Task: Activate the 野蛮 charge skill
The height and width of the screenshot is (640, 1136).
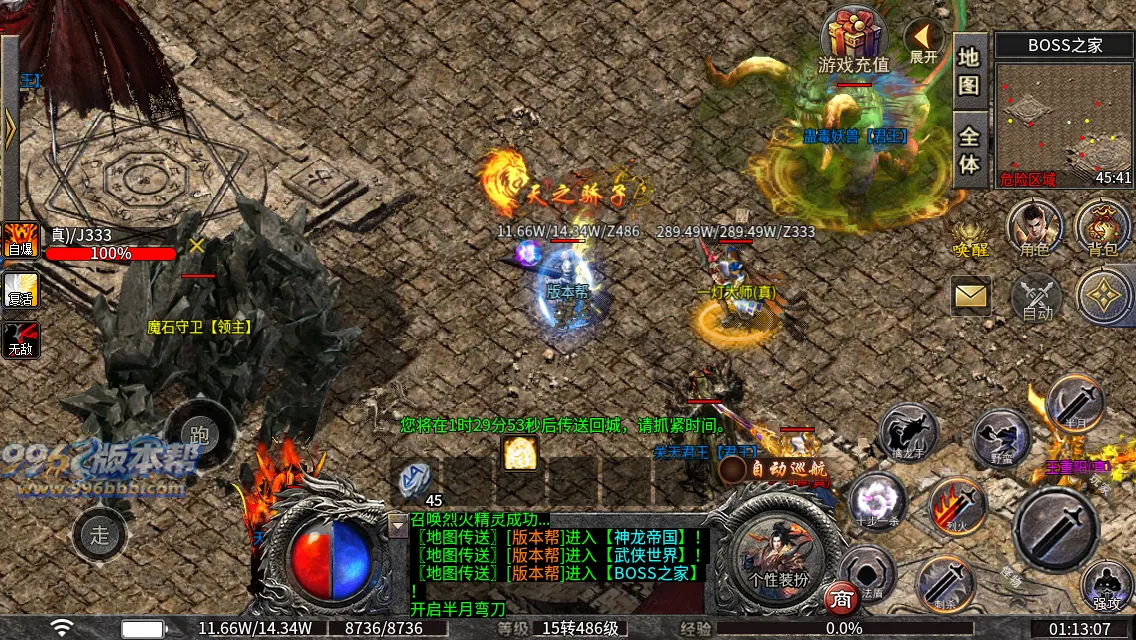Action: coord(1000,438)
